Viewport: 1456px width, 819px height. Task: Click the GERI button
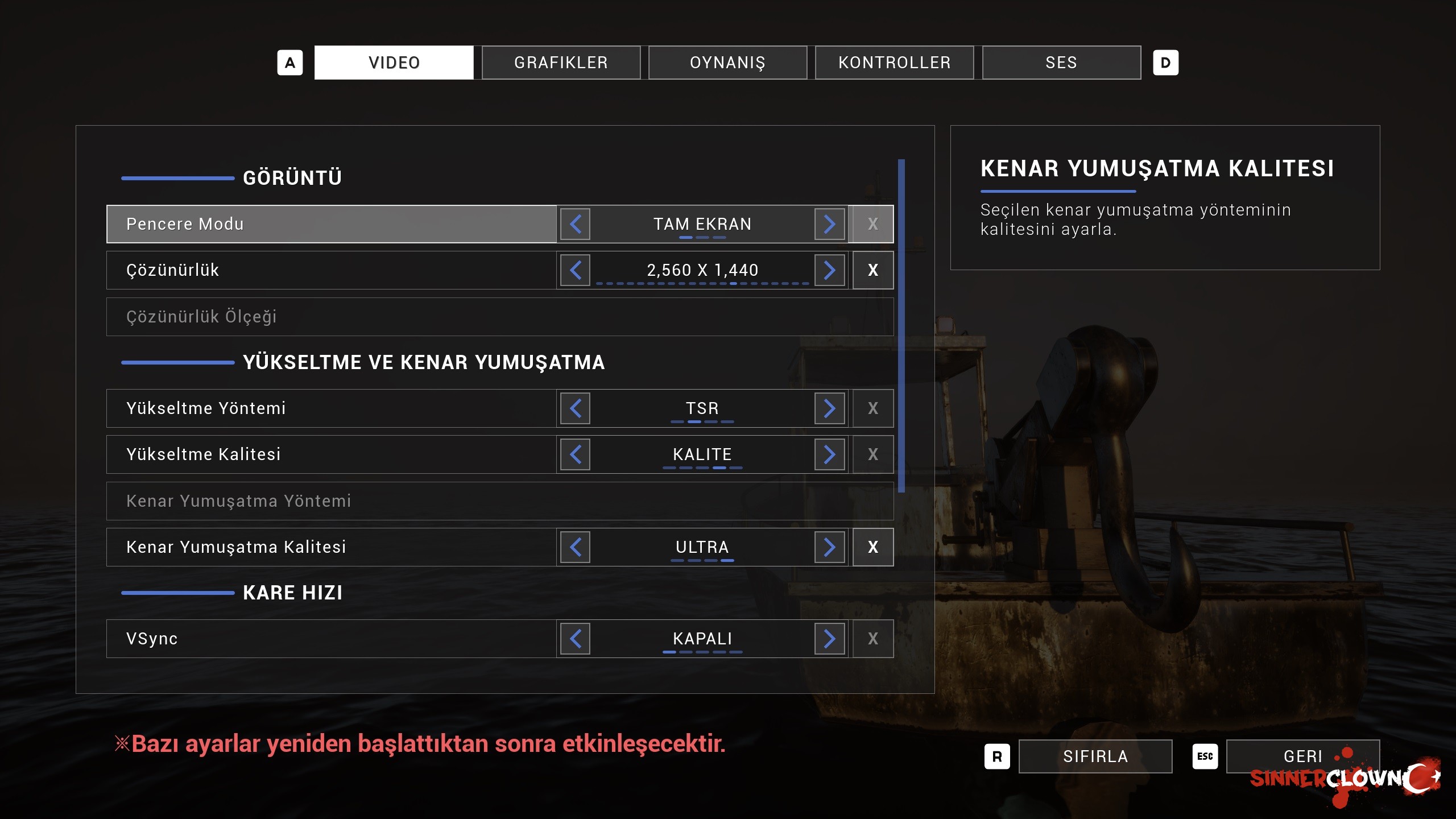click(x=1304, y=756)
